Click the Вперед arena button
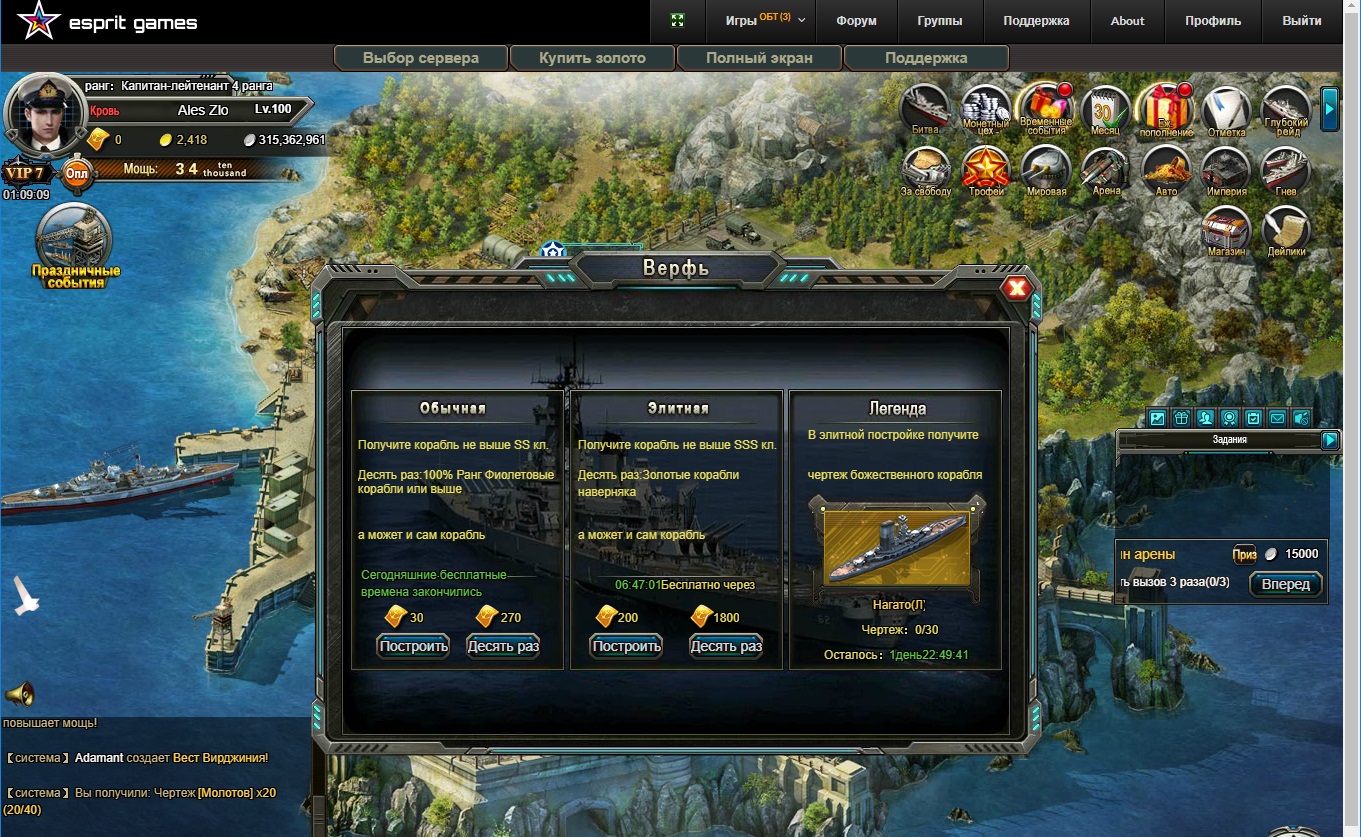This screenshot has width=1361, height=837. coord(1285,584)
